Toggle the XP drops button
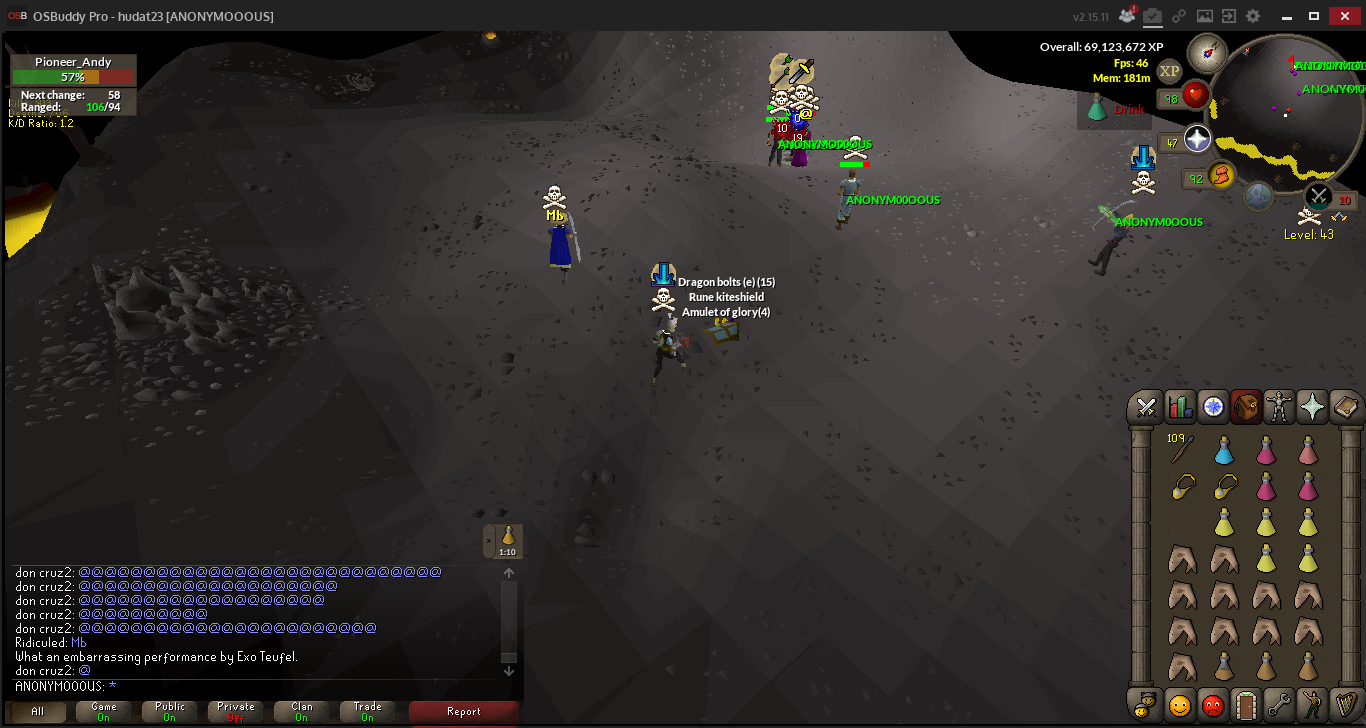 [1169, 71]
